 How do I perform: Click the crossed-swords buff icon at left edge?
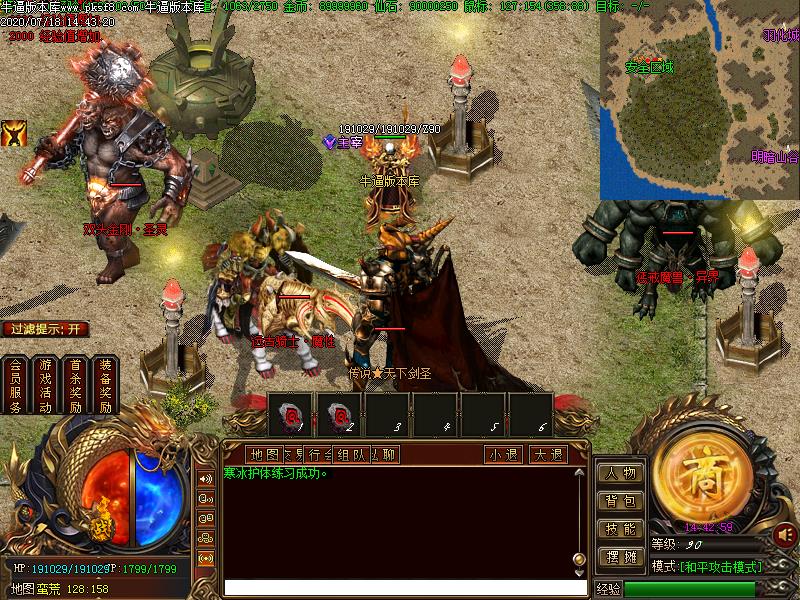click(x=14, y=134)
